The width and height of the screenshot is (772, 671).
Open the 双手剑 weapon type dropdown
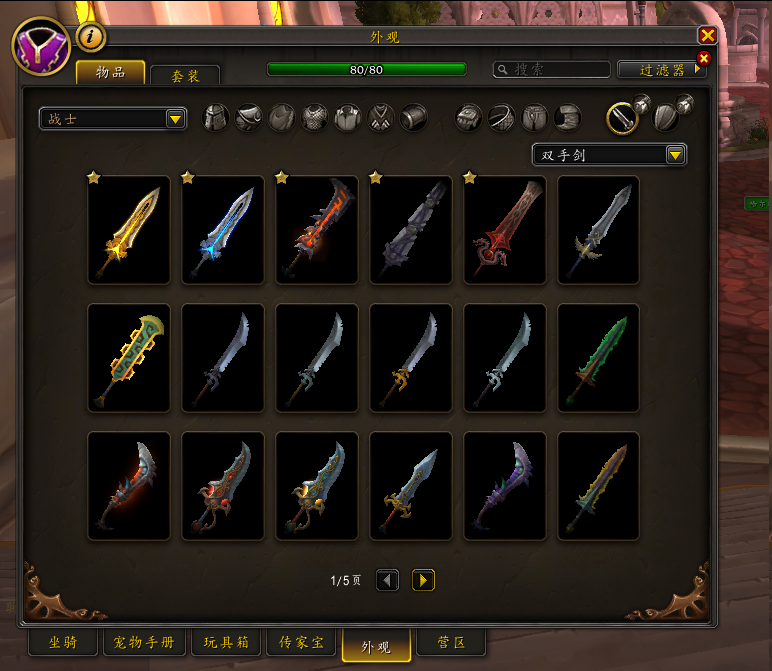[609, 155]
